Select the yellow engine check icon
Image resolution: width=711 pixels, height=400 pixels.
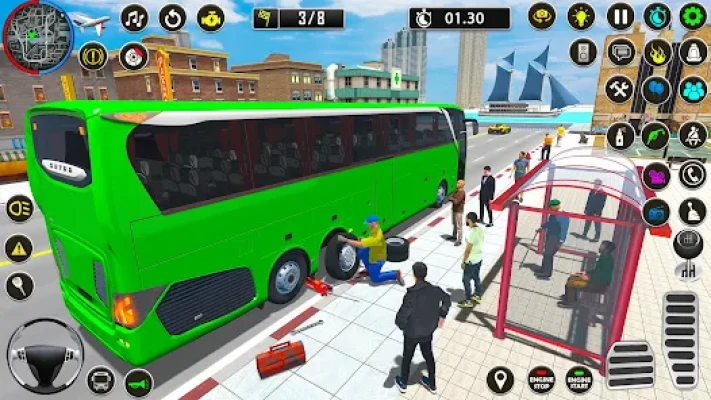point(210,18)
